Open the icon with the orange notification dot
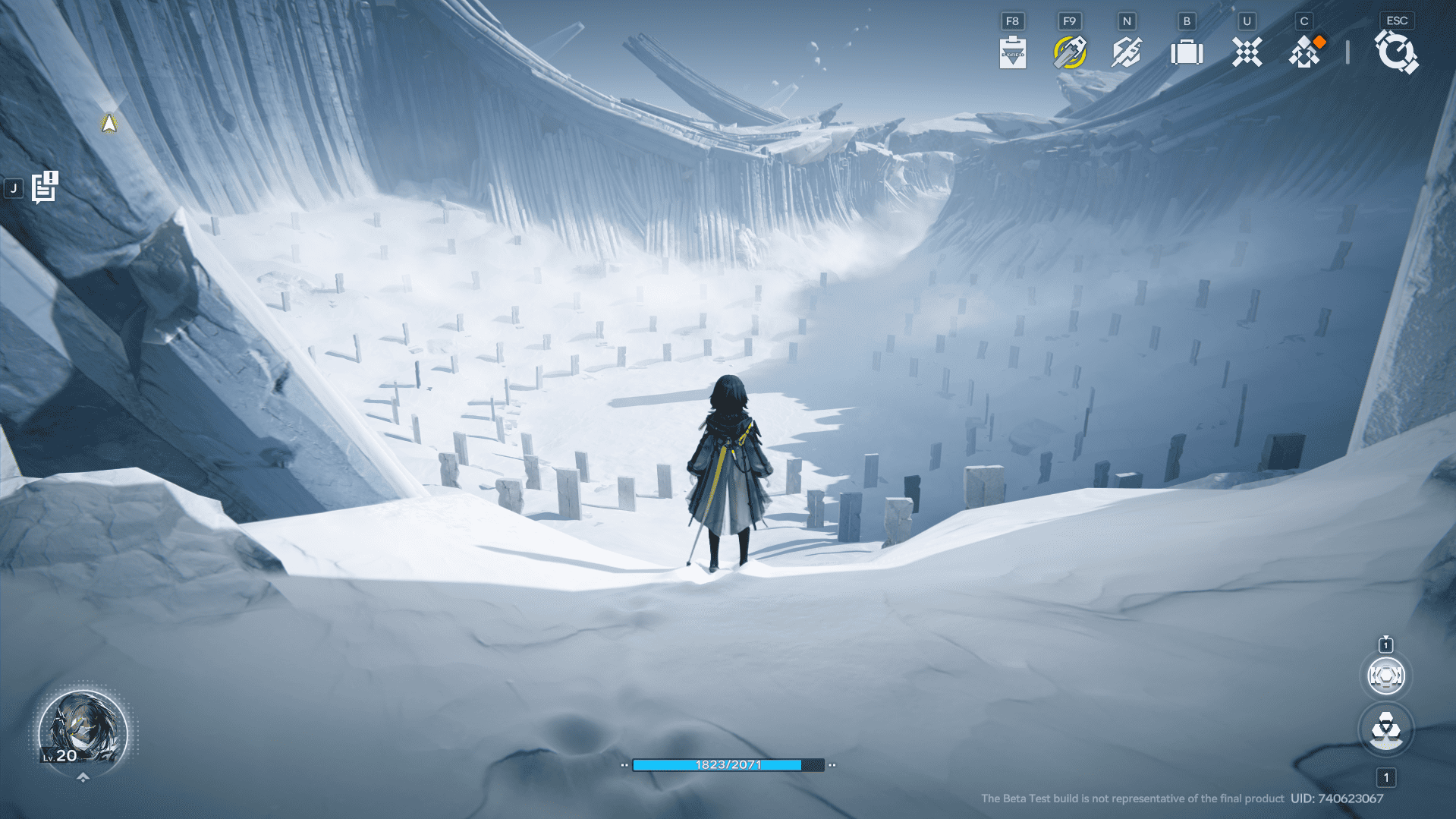Viewport: 1456px width, 819px height. (x=1306, y=52)
